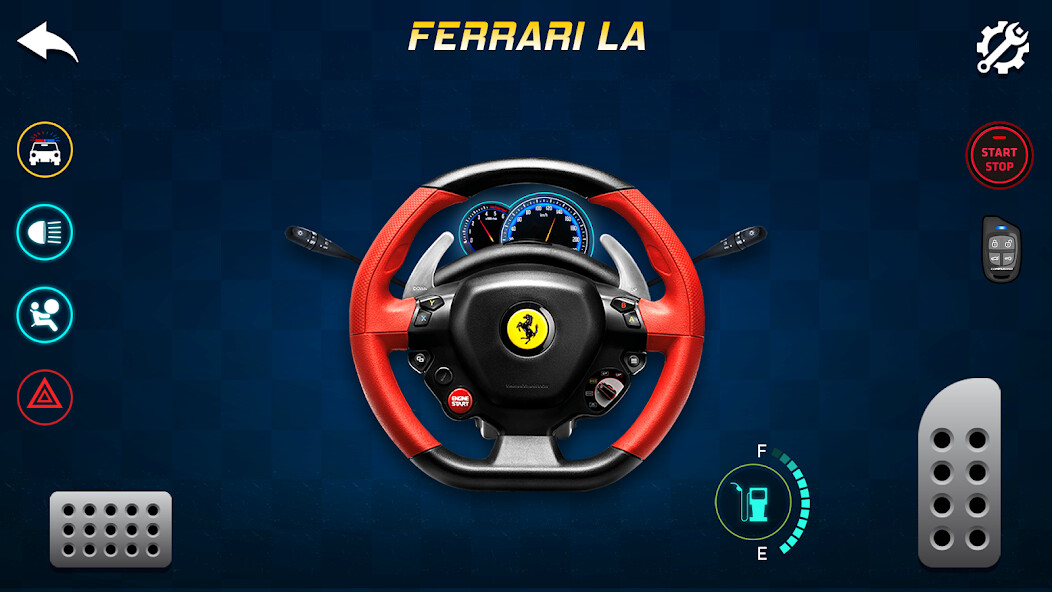Click the ENGINE START button on wheel

pyautogui.click(x=460, y=401)
